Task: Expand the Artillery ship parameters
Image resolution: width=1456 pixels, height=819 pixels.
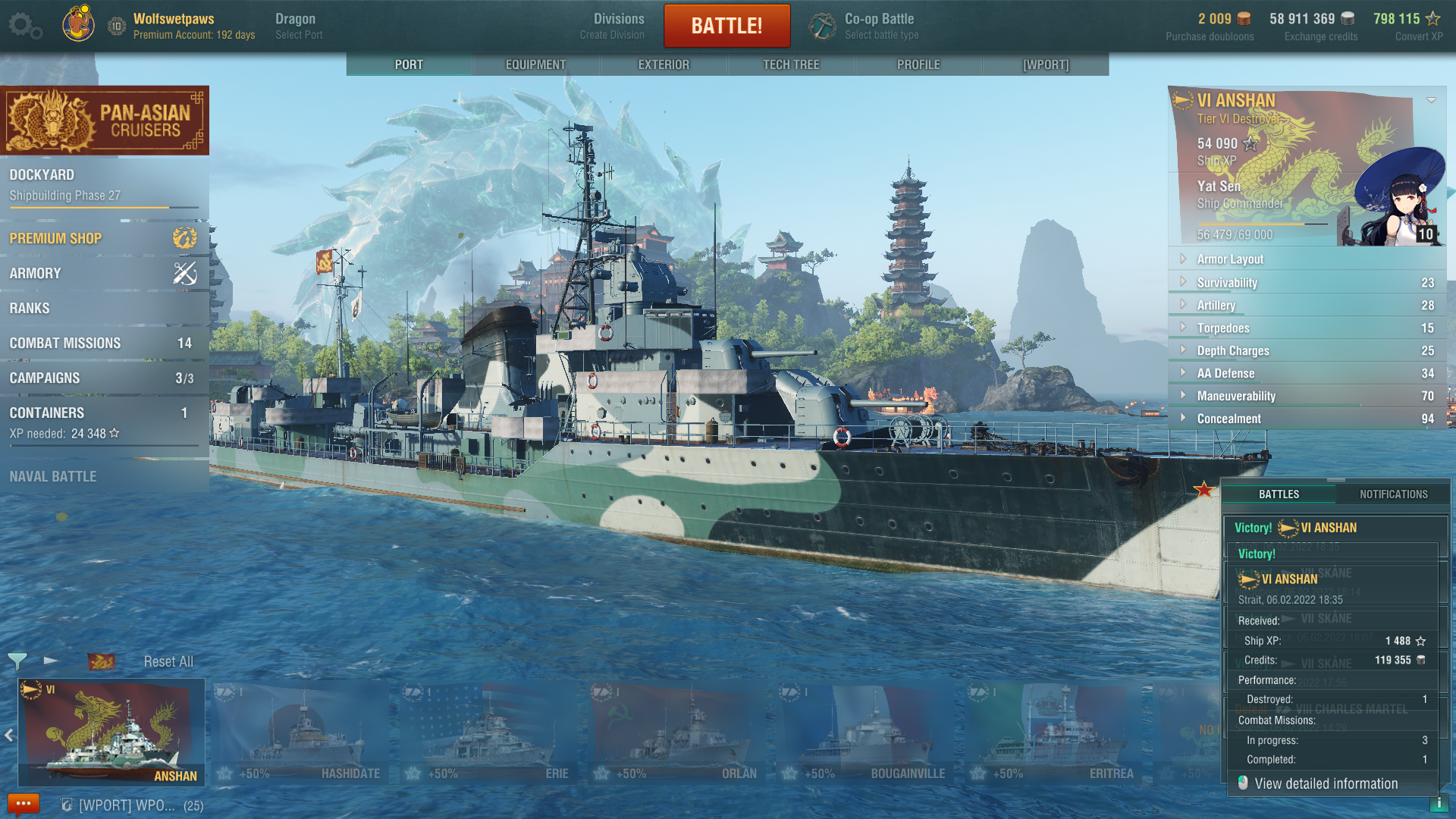Action: pyautogui.click(x=1216, y=305)
